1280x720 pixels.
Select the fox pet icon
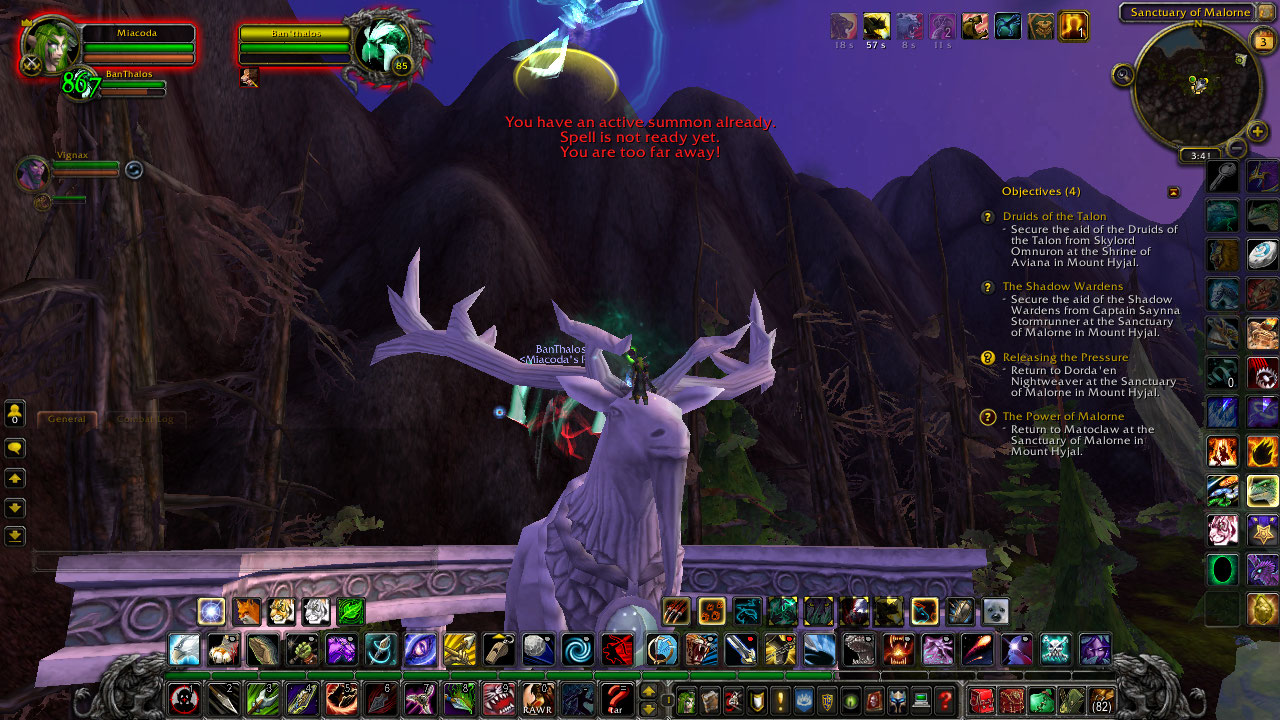246,611
